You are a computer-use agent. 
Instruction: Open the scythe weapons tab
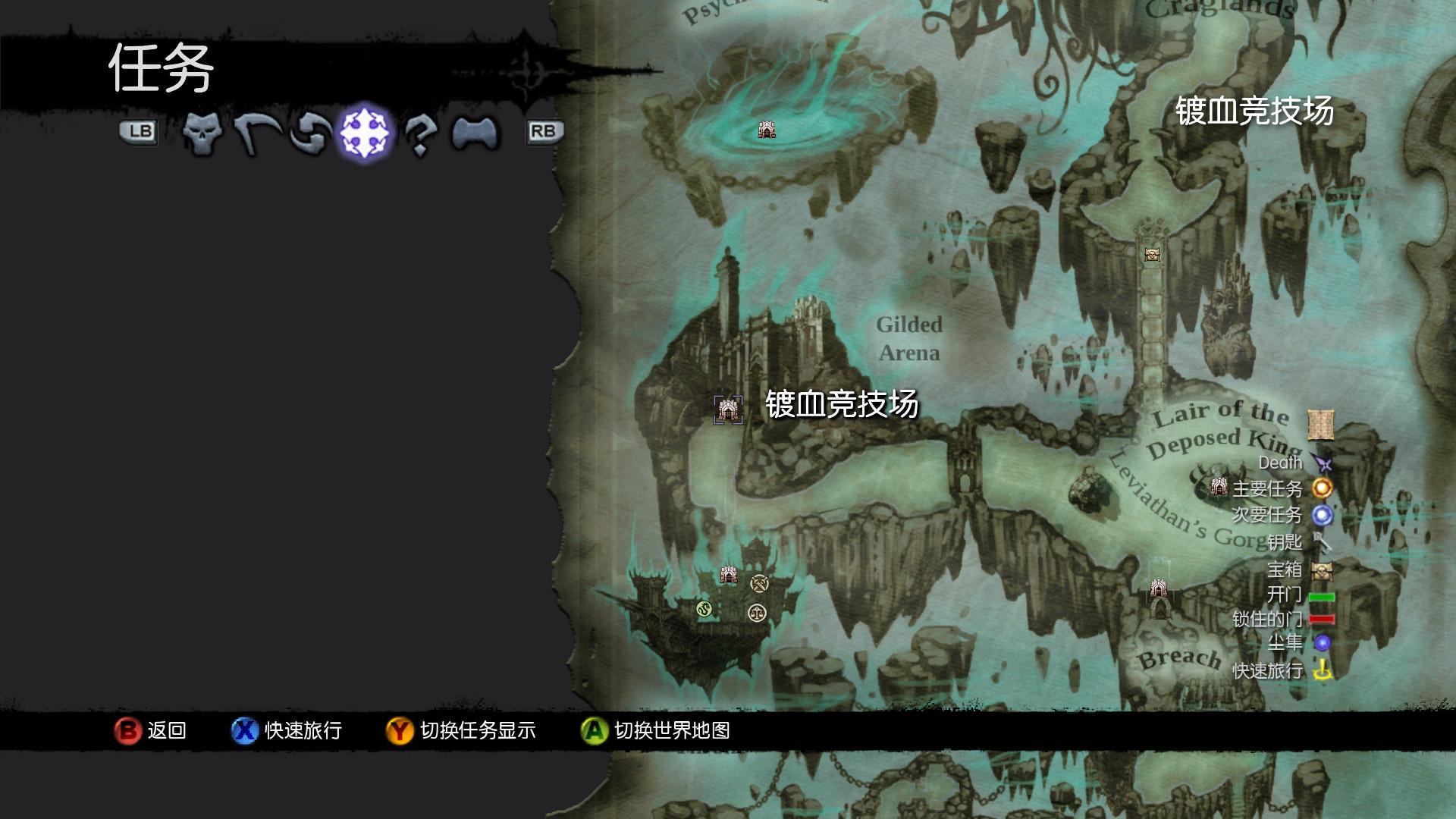(256, 133)
